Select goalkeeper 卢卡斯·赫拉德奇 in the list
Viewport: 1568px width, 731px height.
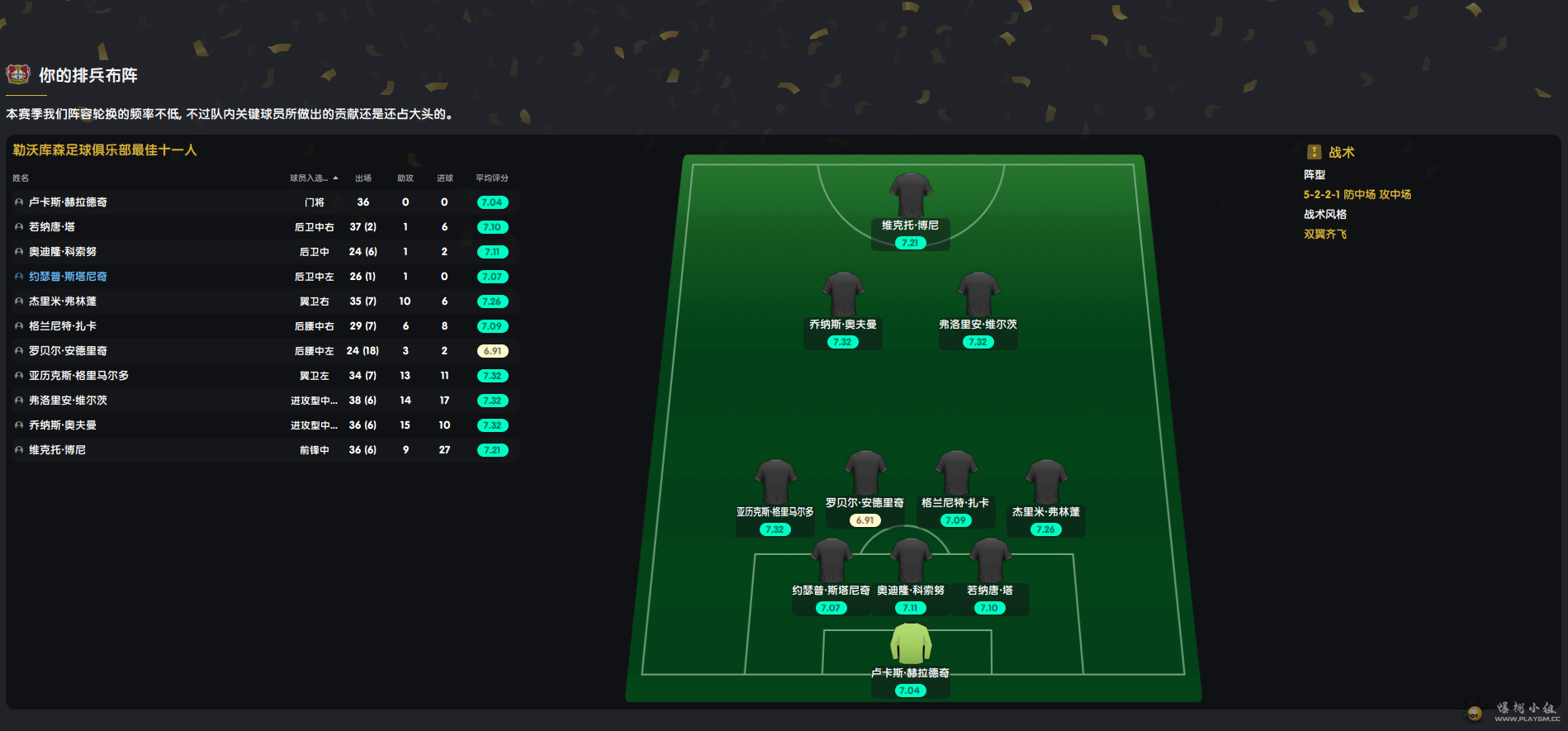point(68,202)
